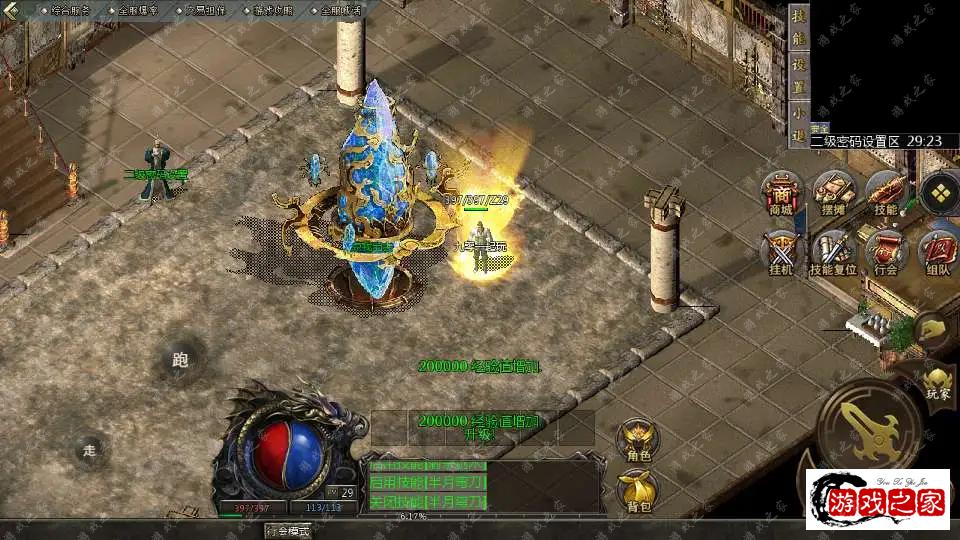This screenshot has width=960, height=540.
Task: Open the 背包 backpack
Action: tap(637, 491)
